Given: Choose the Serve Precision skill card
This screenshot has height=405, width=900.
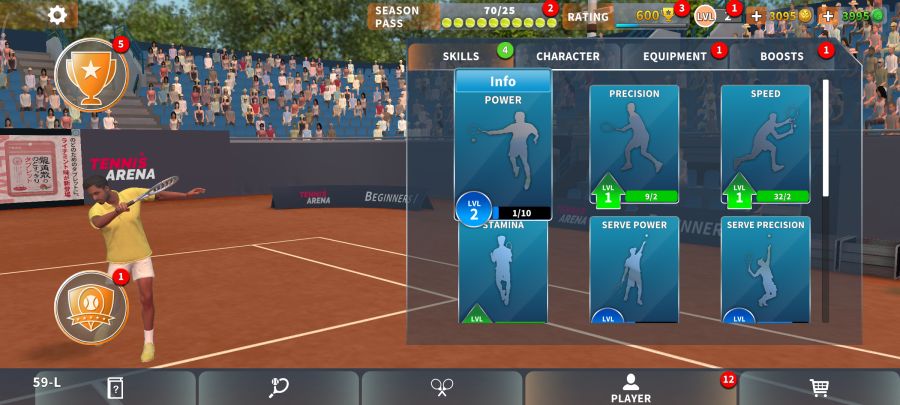Looking at the screenshot, I should [765, 270].
